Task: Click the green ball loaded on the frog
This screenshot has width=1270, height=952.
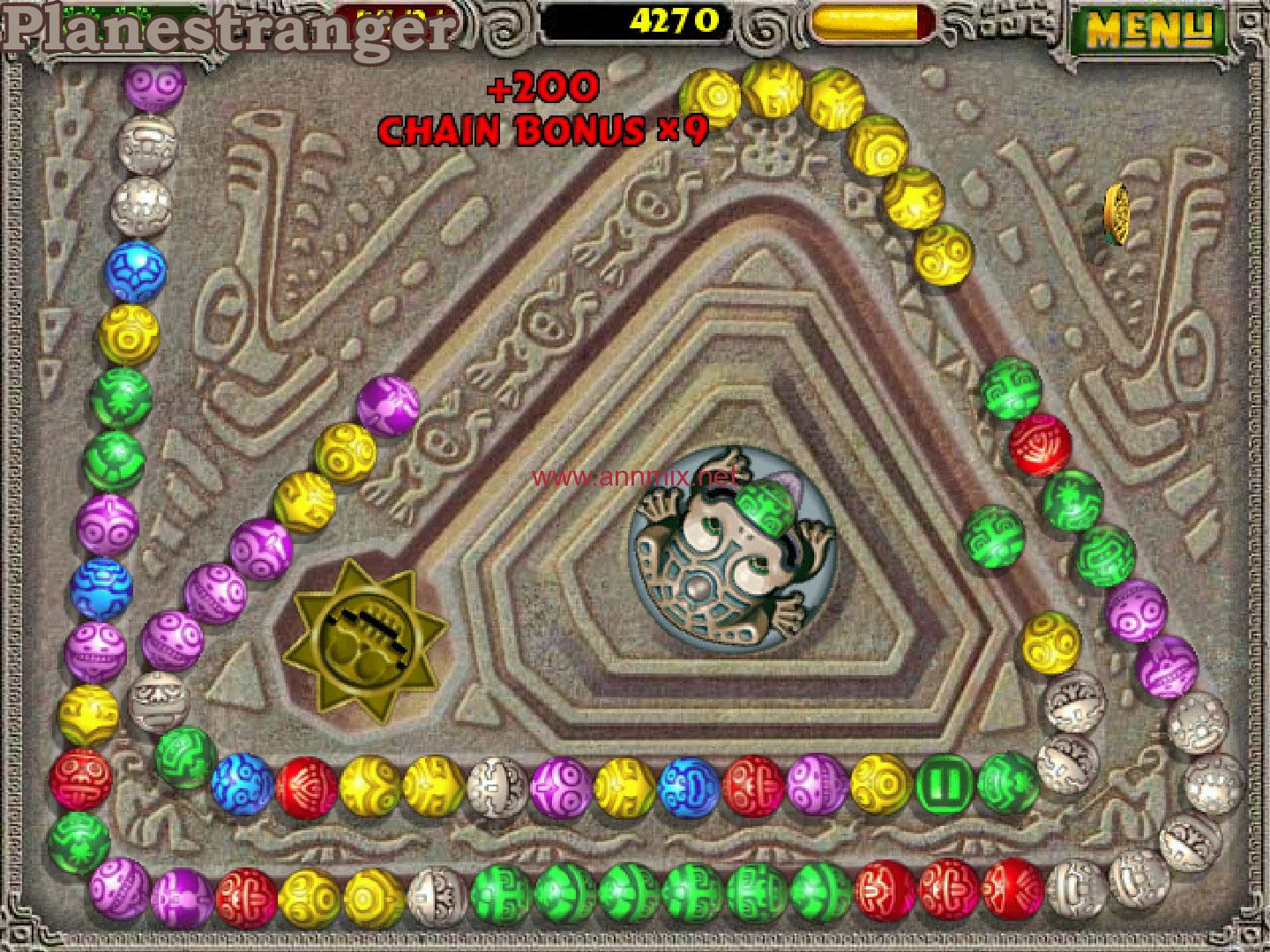Action: pos(766,509)
